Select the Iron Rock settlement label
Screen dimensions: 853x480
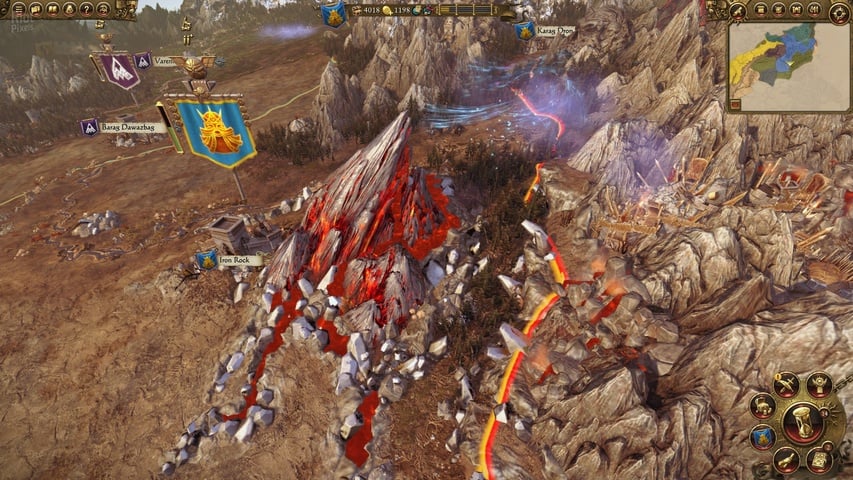(239, 260)
